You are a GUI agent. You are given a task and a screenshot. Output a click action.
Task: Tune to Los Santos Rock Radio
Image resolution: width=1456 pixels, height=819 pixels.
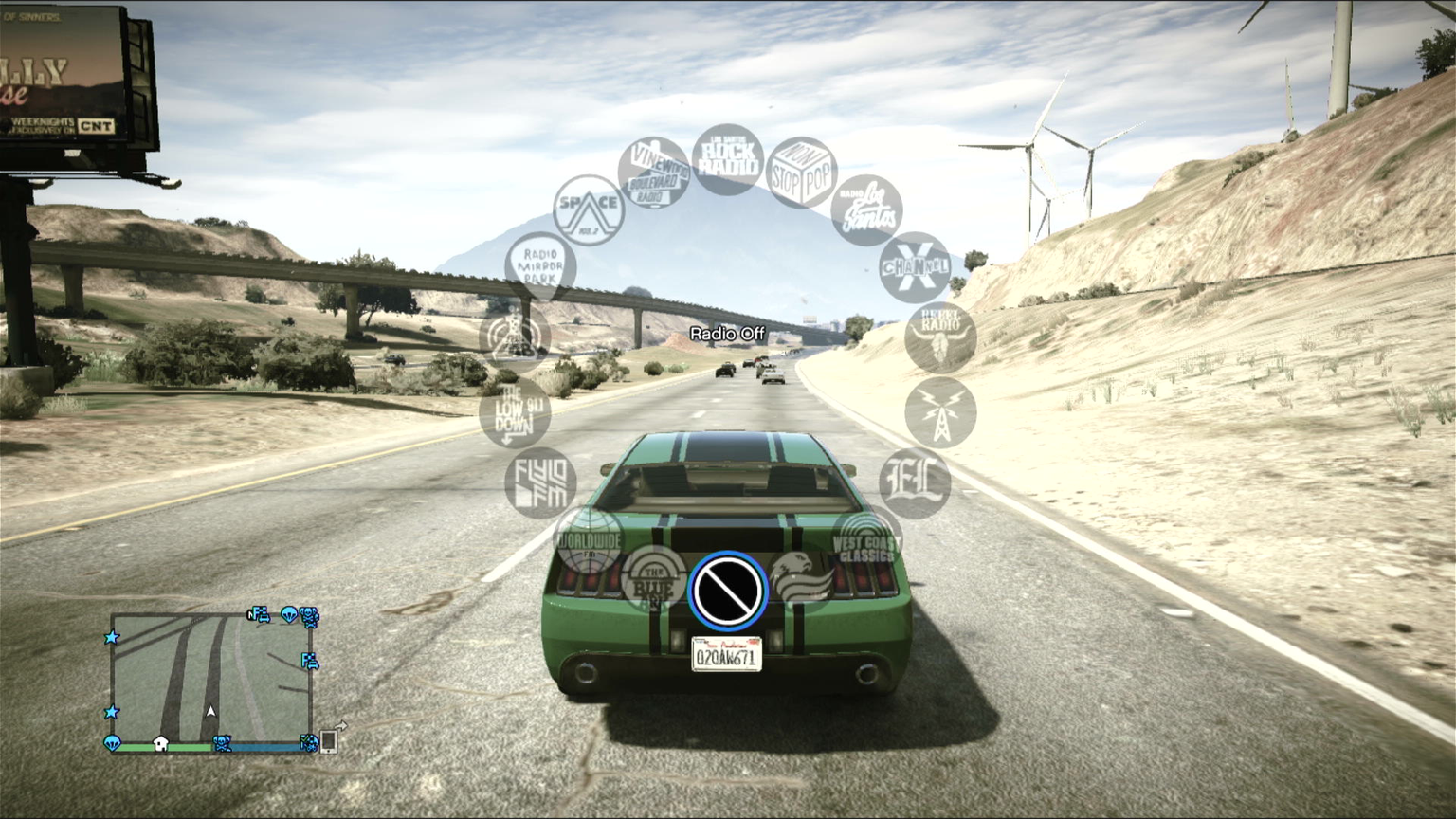pos(727,159)
